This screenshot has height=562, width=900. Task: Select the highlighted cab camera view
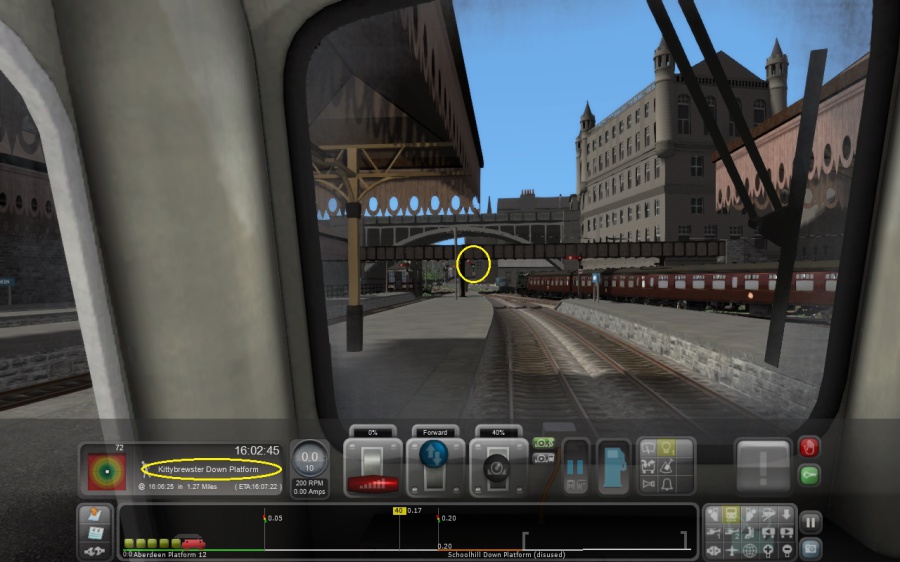coord(730,514)
